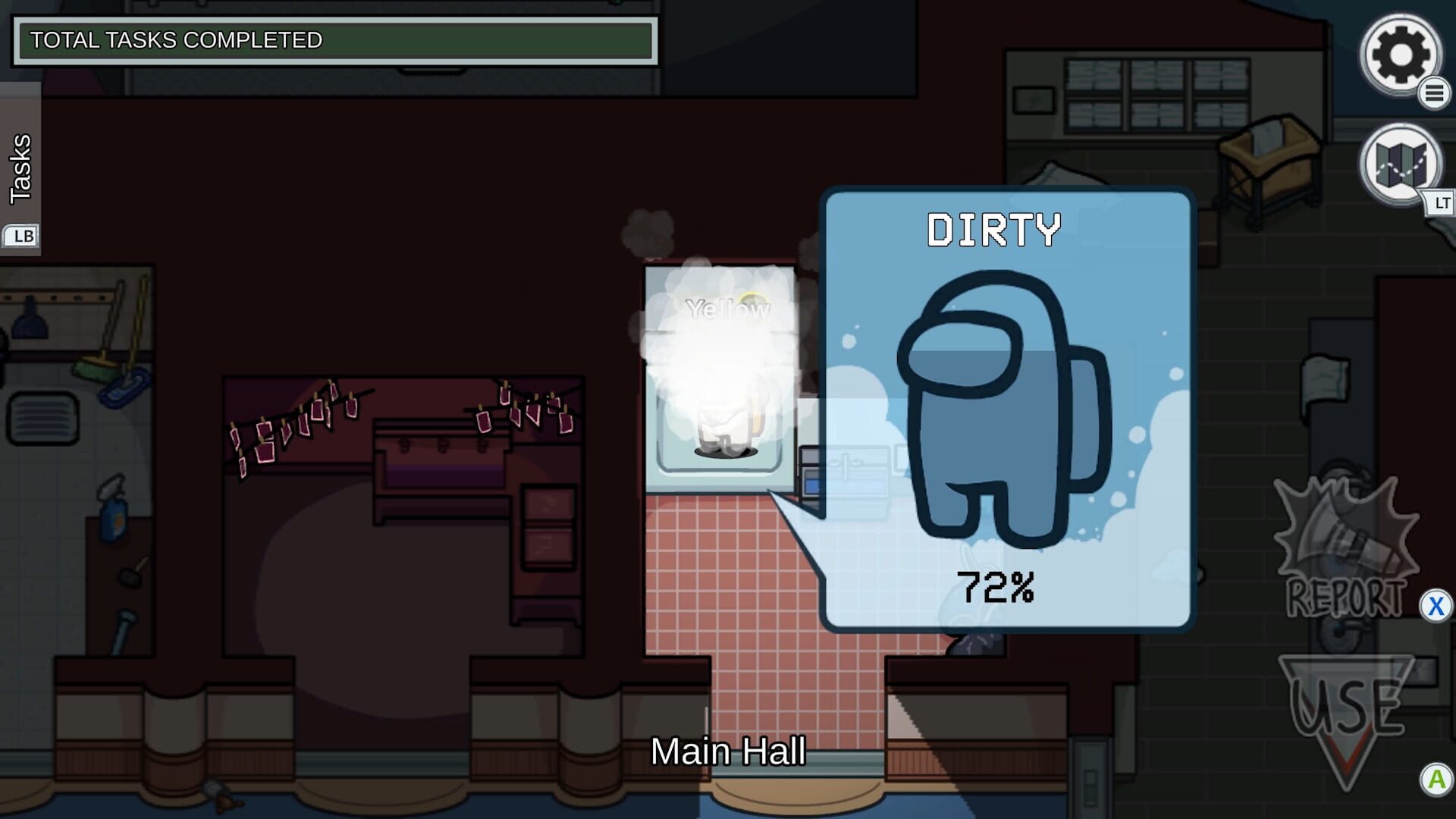Viewport: 1456px width, 819px height.
Task: Click the LT button hint on the map icon
Action: pyautogui.click(x=1439, y=203)
